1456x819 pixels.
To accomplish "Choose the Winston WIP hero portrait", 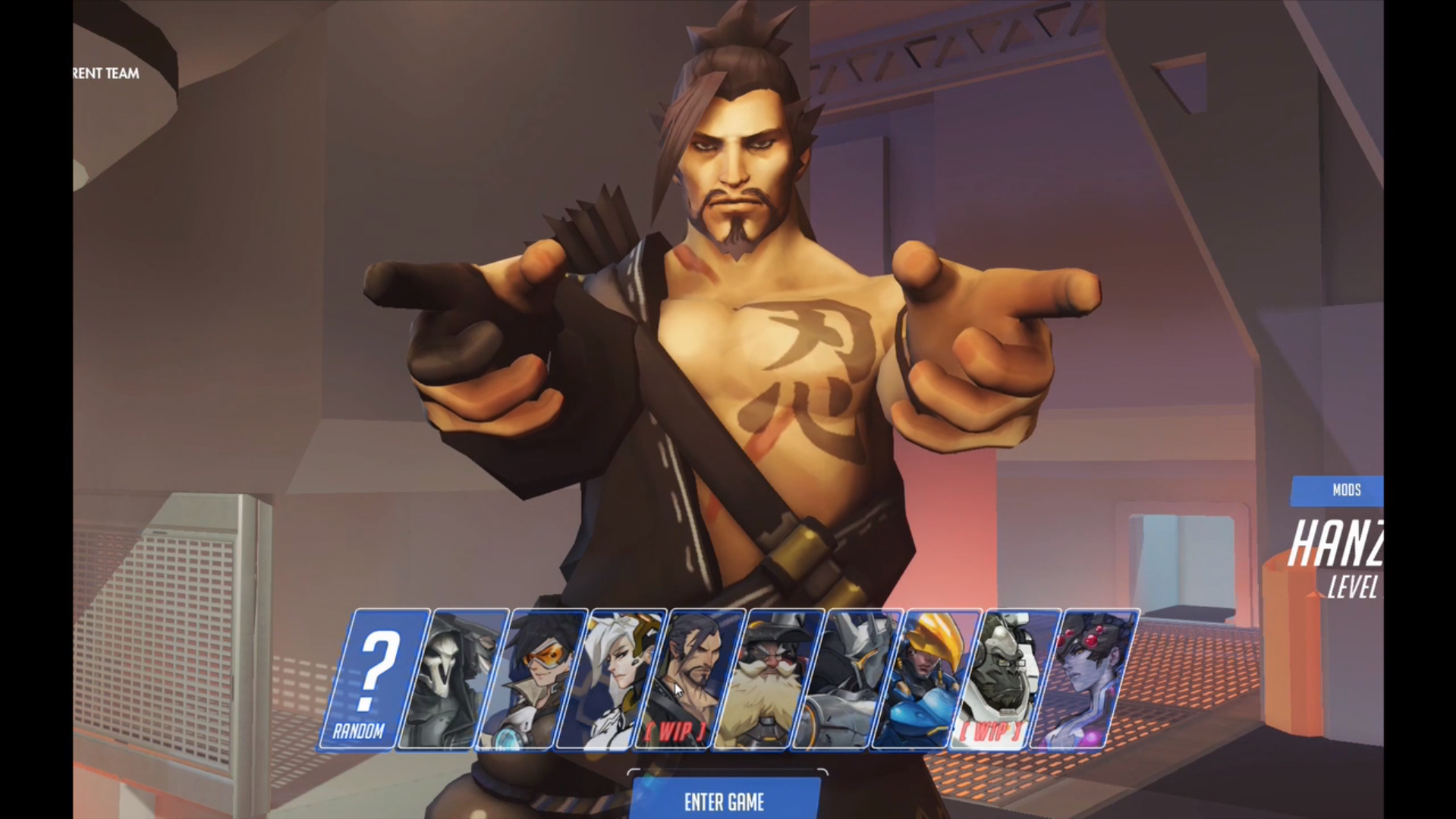I will pos(1004,679).
